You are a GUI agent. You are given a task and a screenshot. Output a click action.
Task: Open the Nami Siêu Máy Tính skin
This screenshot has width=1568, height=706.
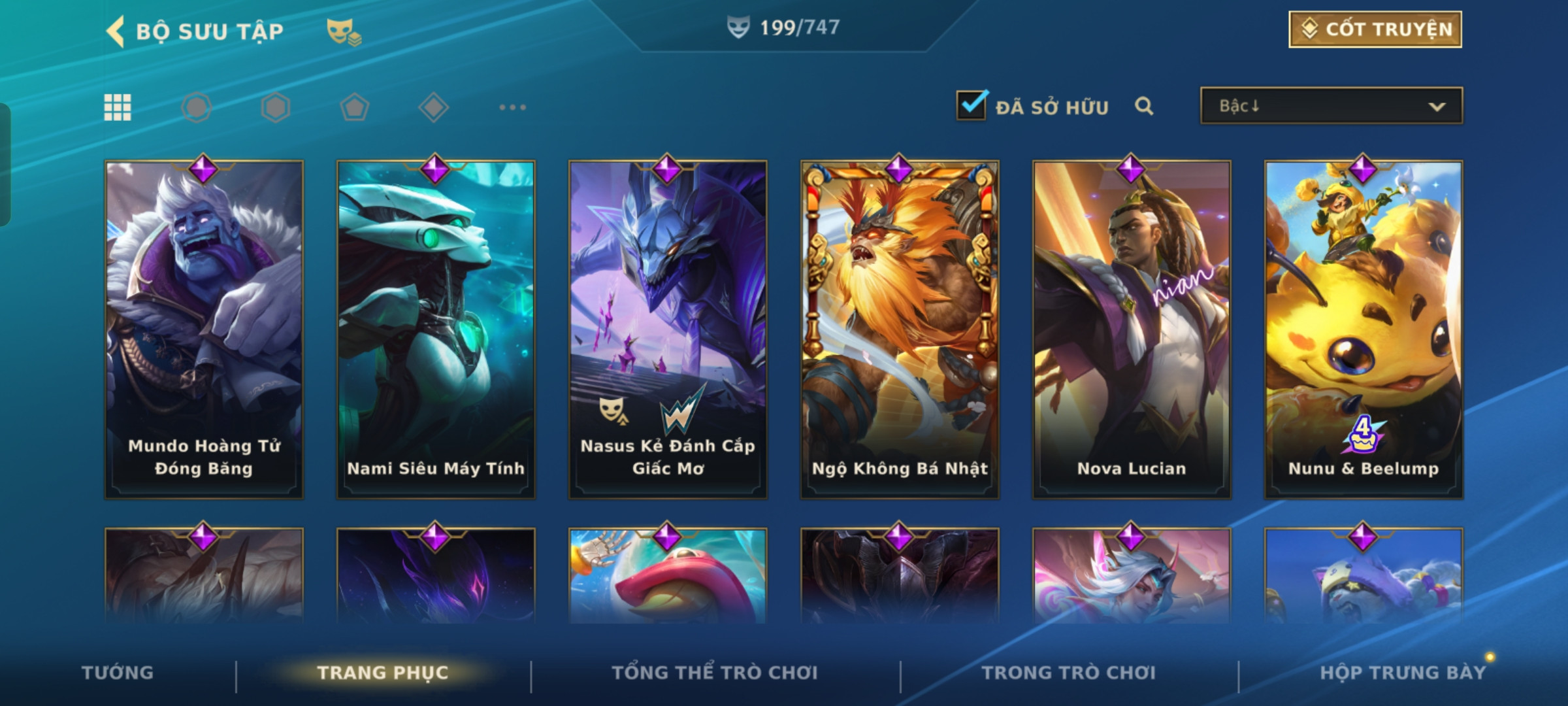[436, 330]
